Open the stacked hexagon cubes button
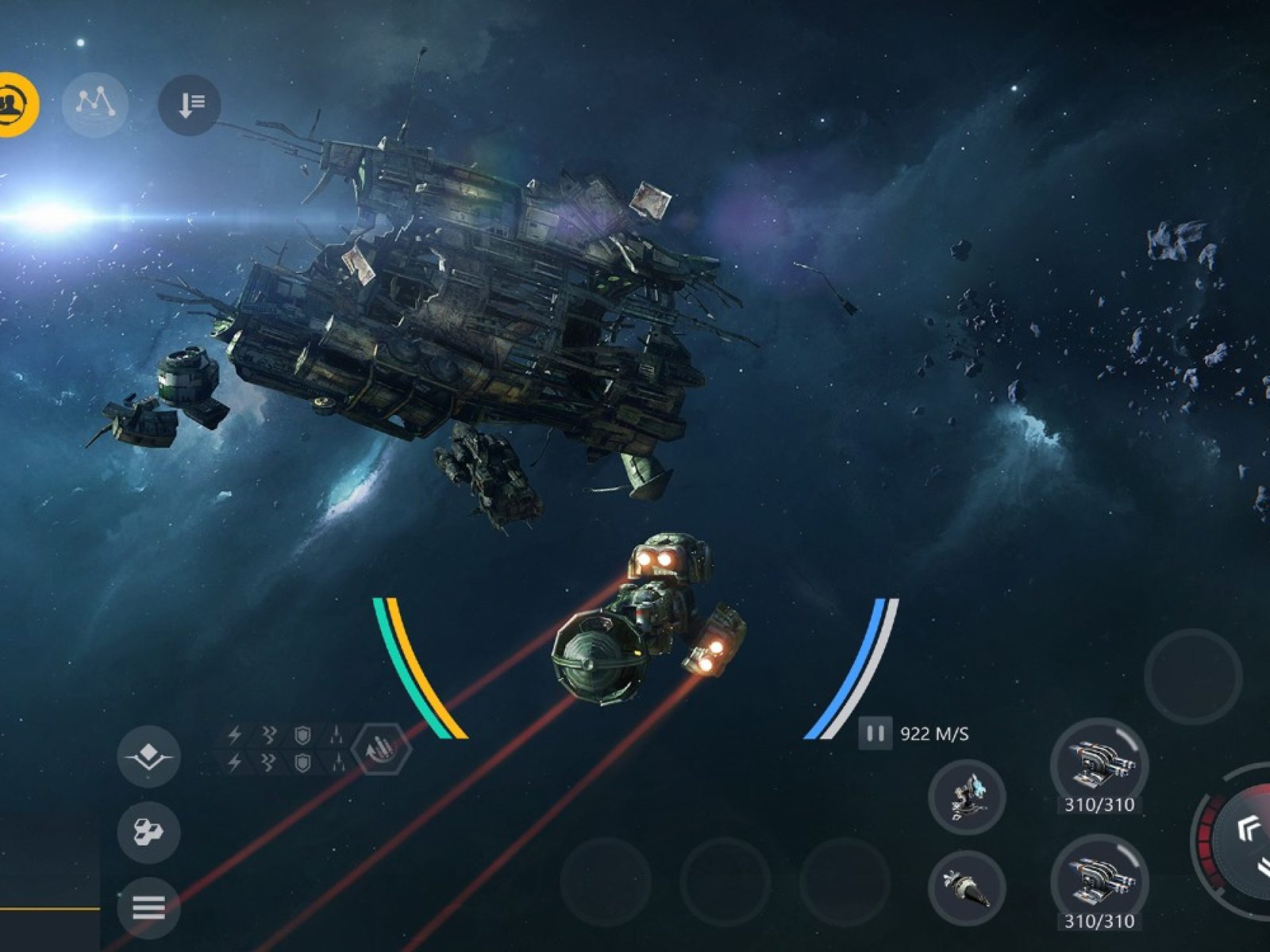1270x952 pixels. click(148, 832)
